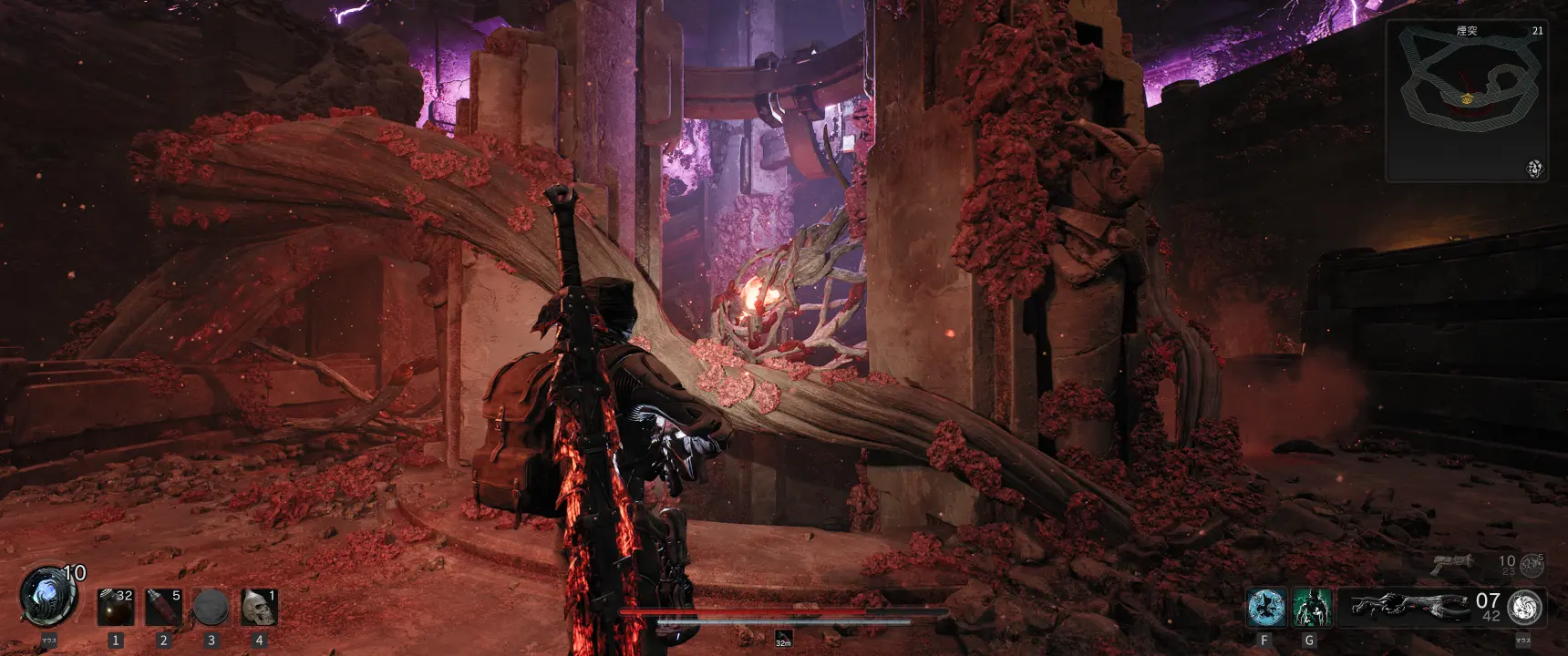Use the metal skull item slot

[259, 608]
